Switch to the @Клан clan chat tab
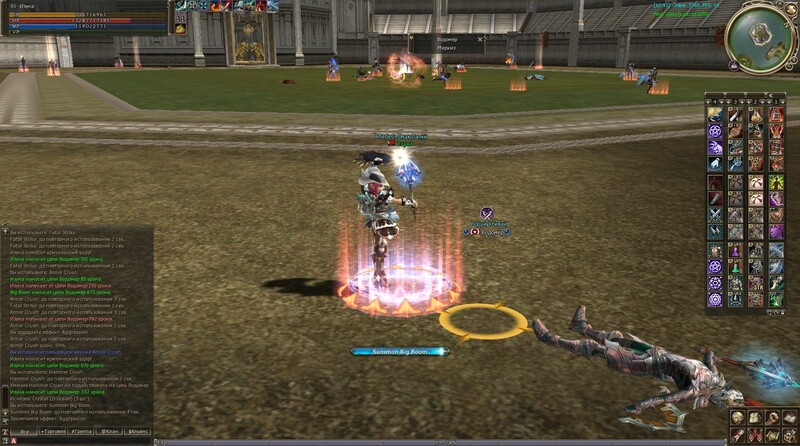Image resolution: width=800 pixels, height=446 pixels. tap(111, 430)
